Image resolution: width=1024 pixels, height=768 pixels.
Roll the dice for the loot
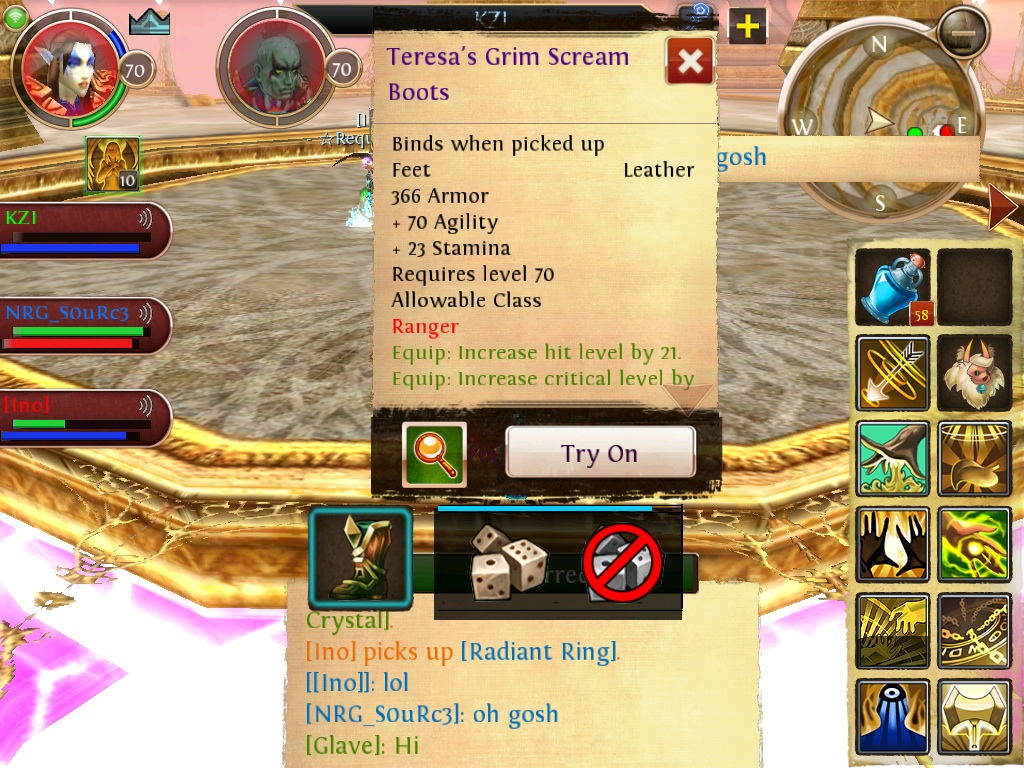(508, 562)
